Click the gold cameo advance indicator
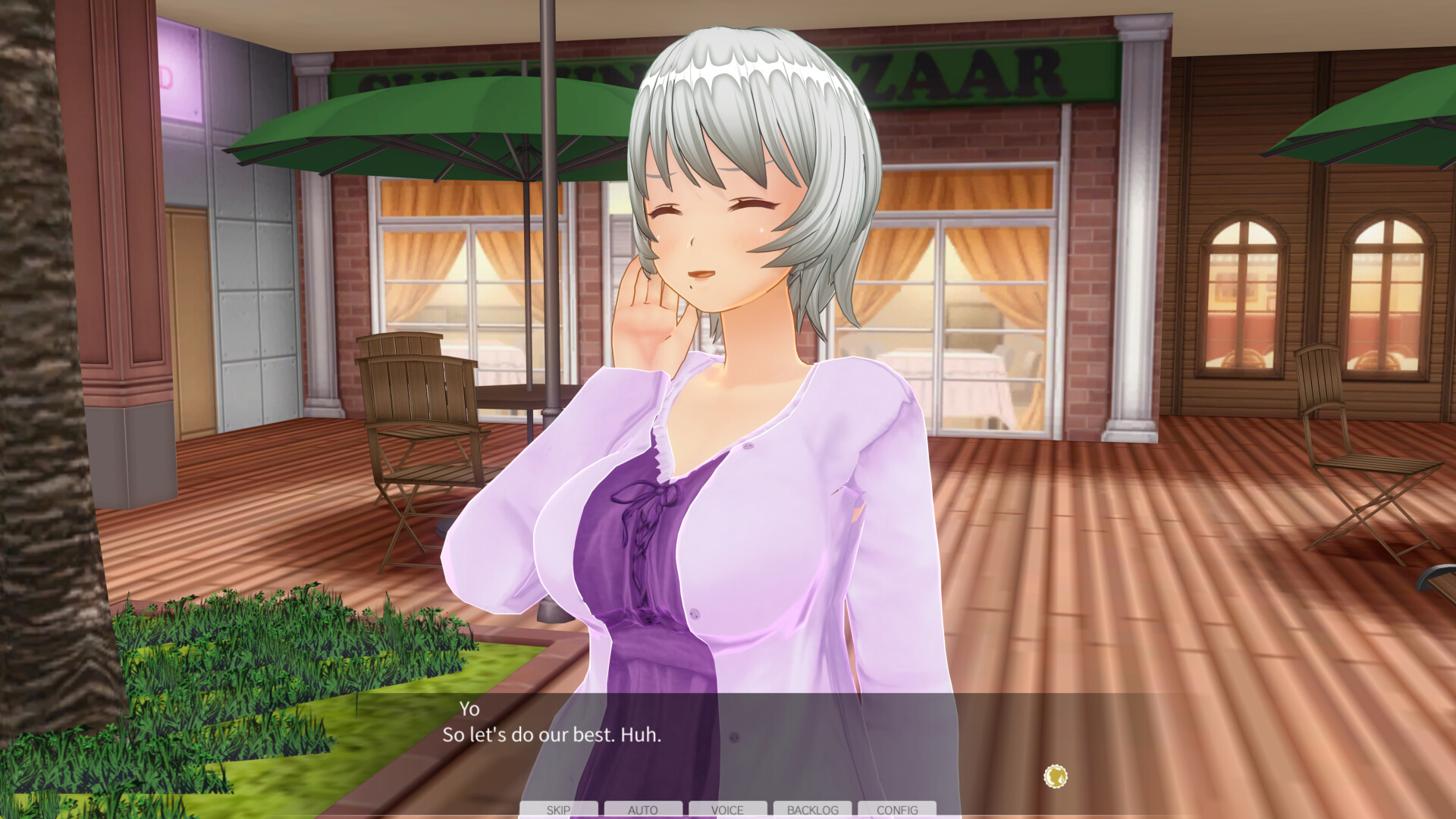 1055,776
